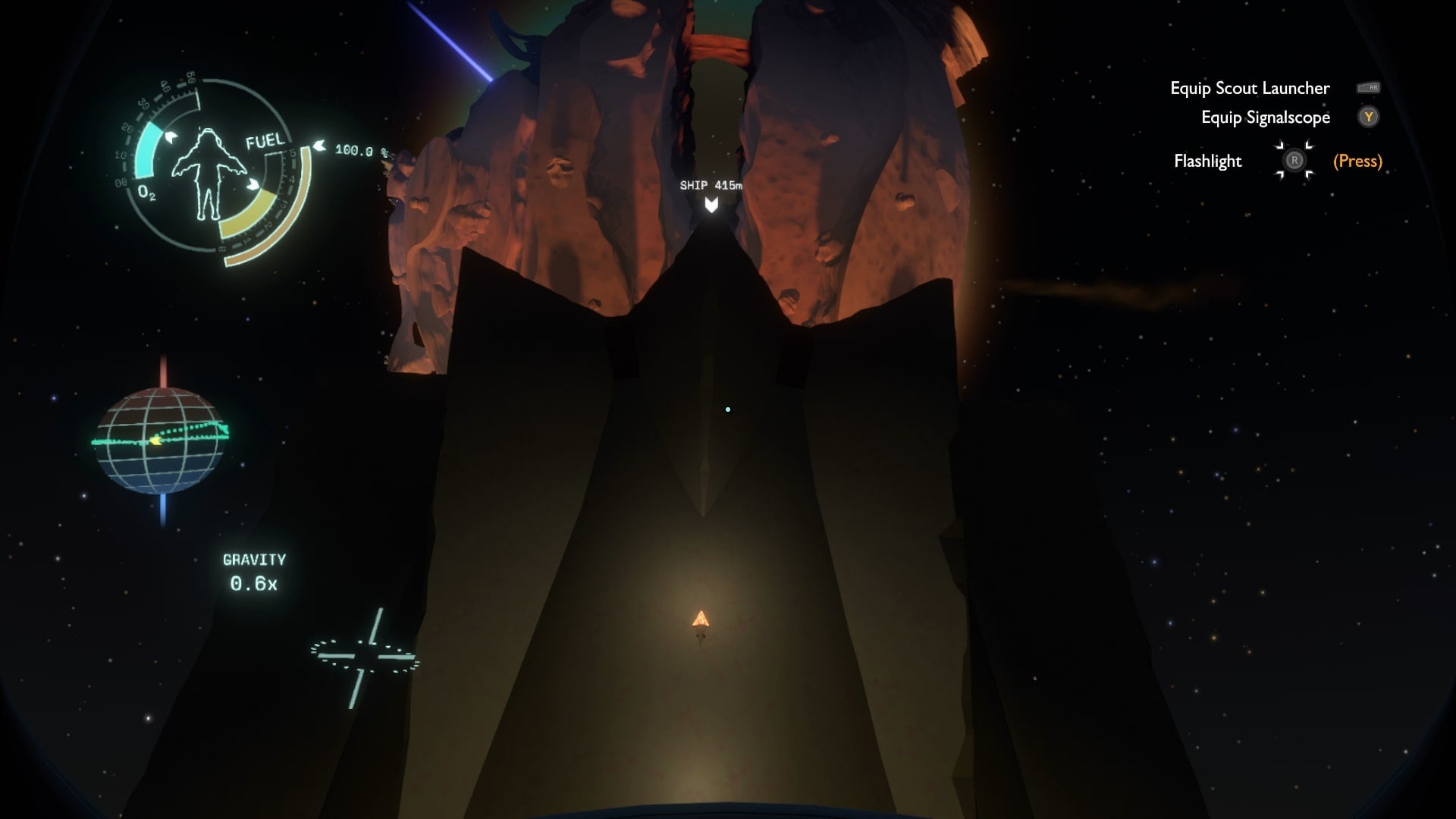
Task: Click the ship marker arrow icon
Action: click(710, 203)
